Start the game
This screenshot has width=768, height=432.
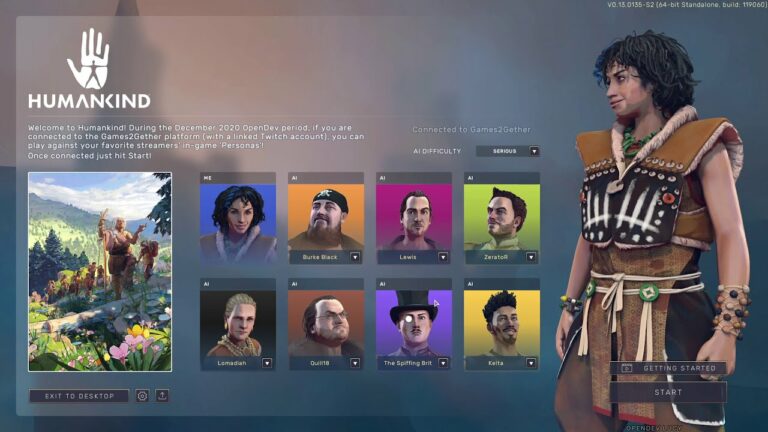click(x=668, y=392)
